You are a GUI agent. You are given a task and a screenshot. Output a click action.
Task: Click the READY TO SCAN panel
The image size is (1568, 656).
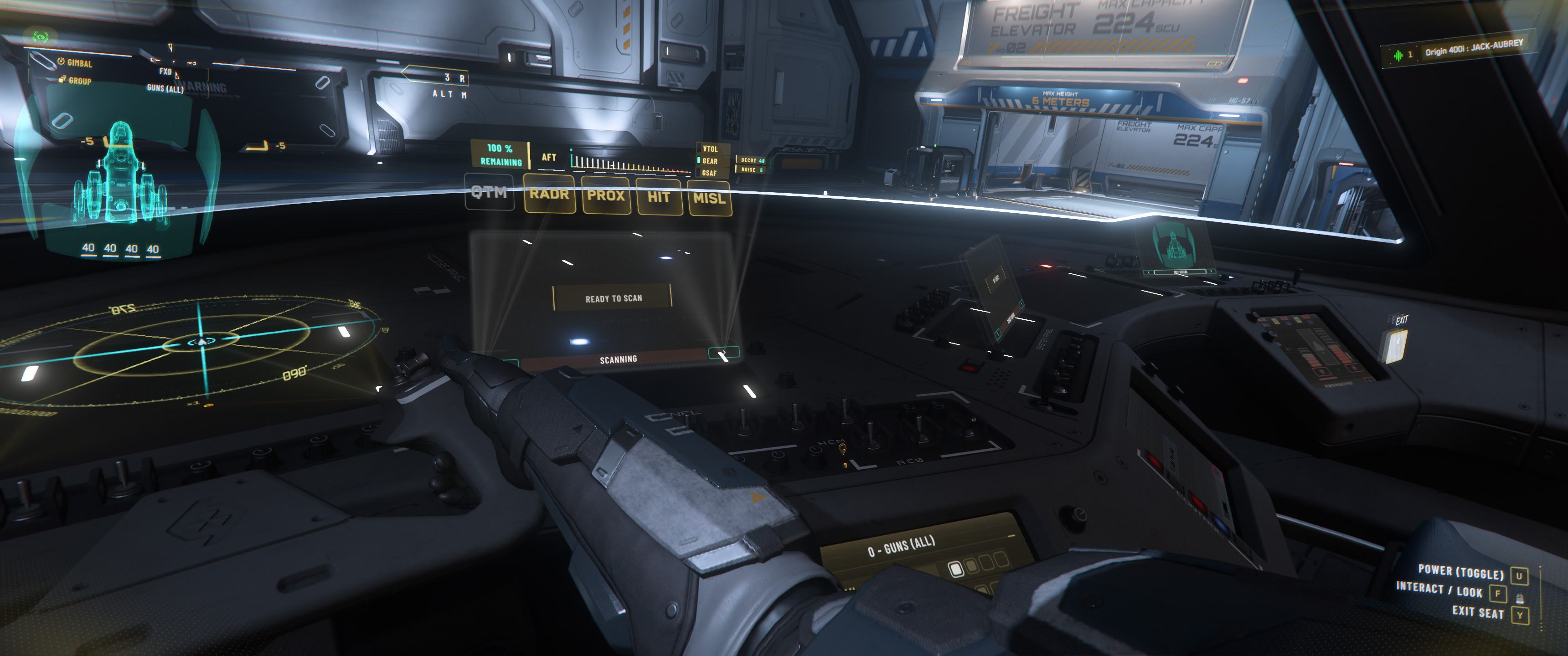[x=613, y=298]
